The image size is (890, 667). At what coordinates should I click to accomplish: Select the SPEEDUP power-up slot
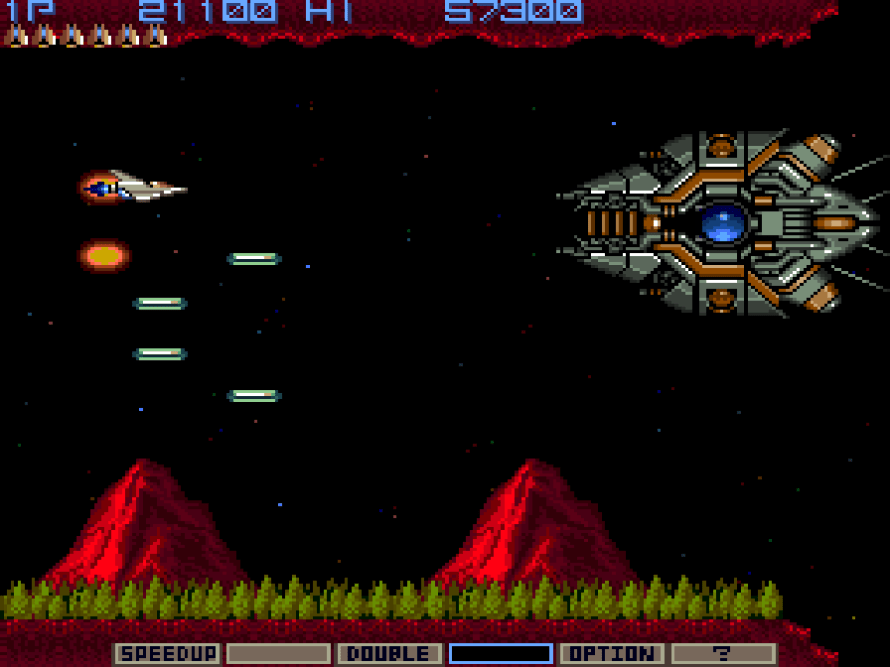click(x=167, y=654)
